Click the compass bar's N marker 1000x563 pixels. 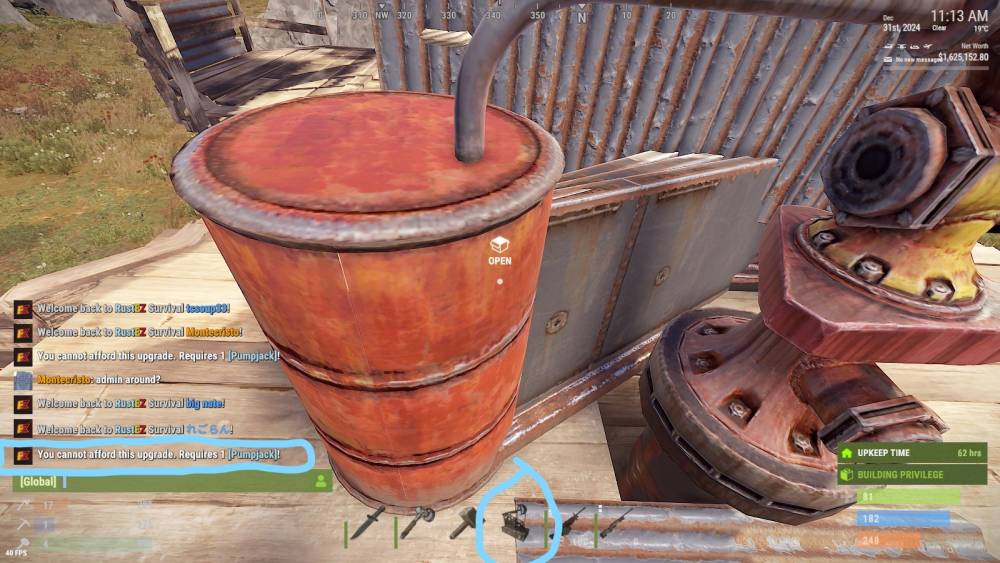[x=582, y=17]
